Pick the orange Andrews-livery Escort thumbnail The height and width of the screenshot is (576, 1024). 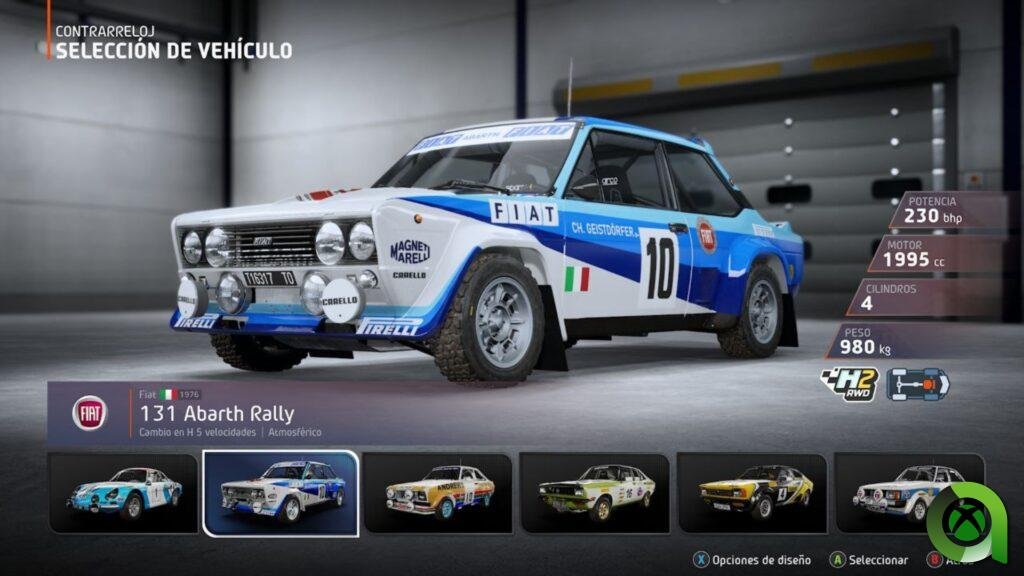pyautogui.click(x=437, y=492)
